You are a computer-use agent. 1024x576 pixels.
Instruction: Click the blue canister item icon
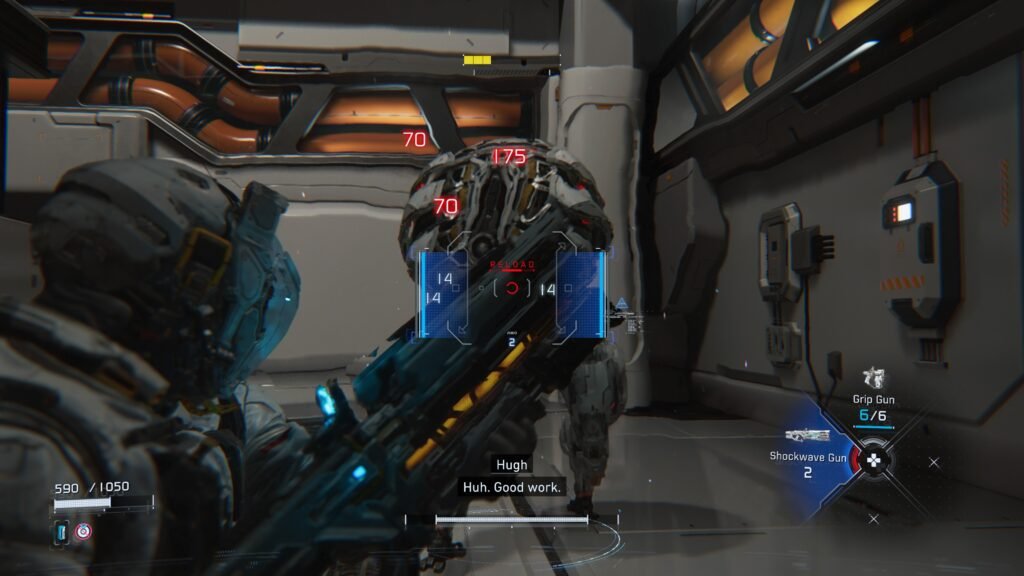tap(61, 532)
